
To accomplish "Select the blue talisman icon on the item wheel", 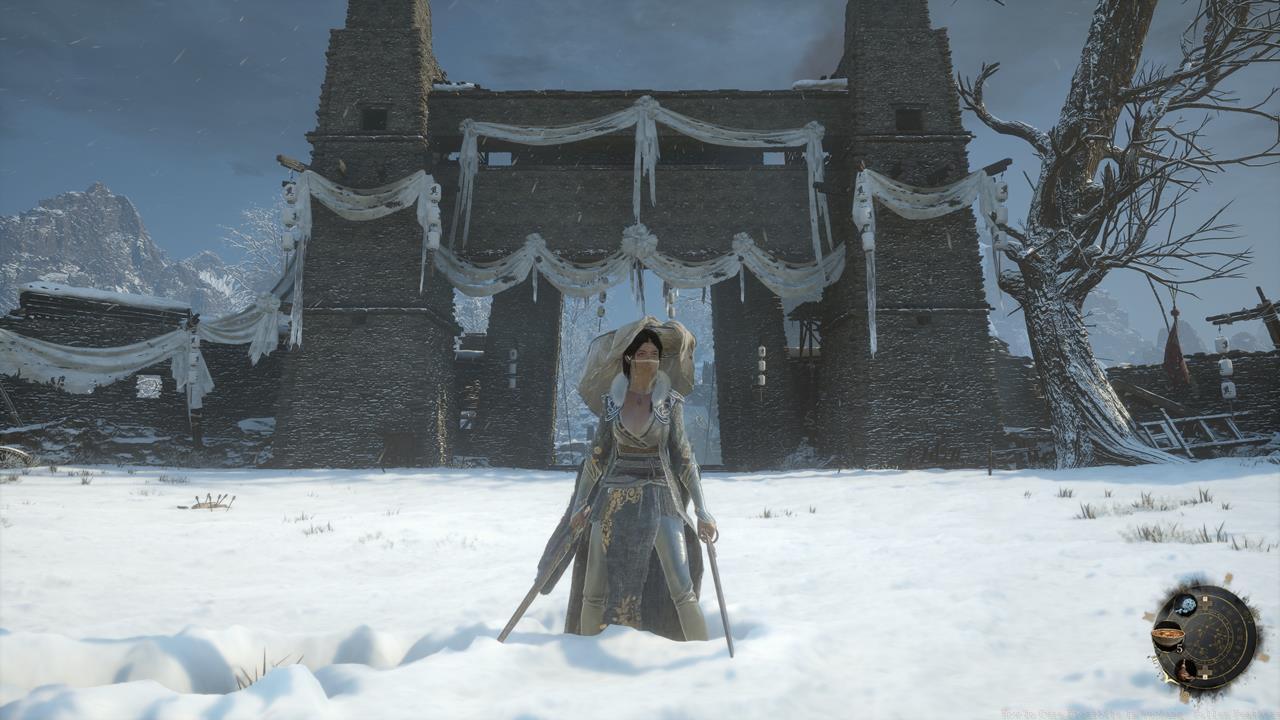I will click(1187, 604).
